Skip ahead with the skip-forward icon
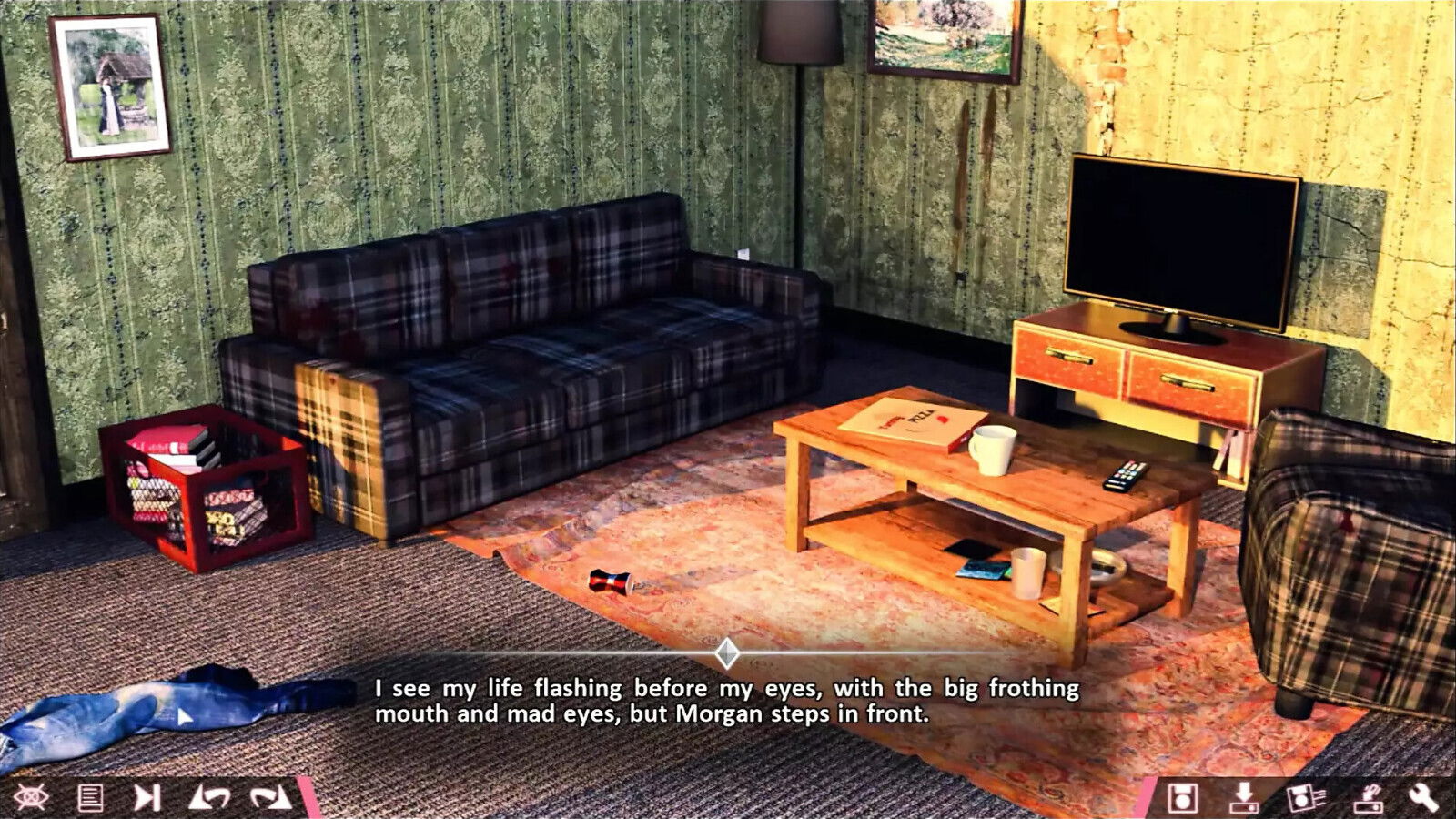Image resolution: width=1456 pixels, height=819 pixels. tap(147, 798)
